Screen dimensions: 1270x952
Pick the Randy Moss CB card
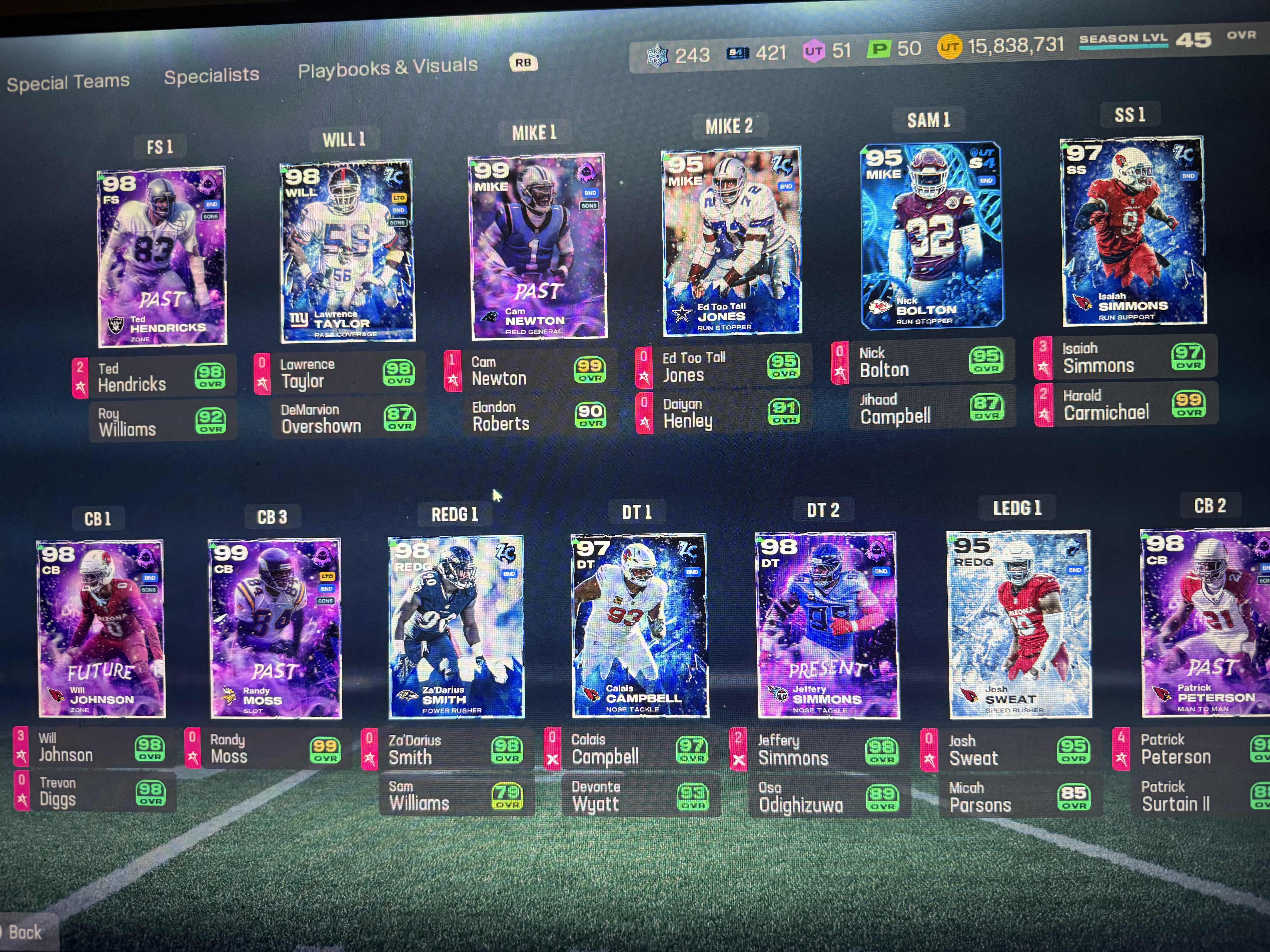point(275,628)
